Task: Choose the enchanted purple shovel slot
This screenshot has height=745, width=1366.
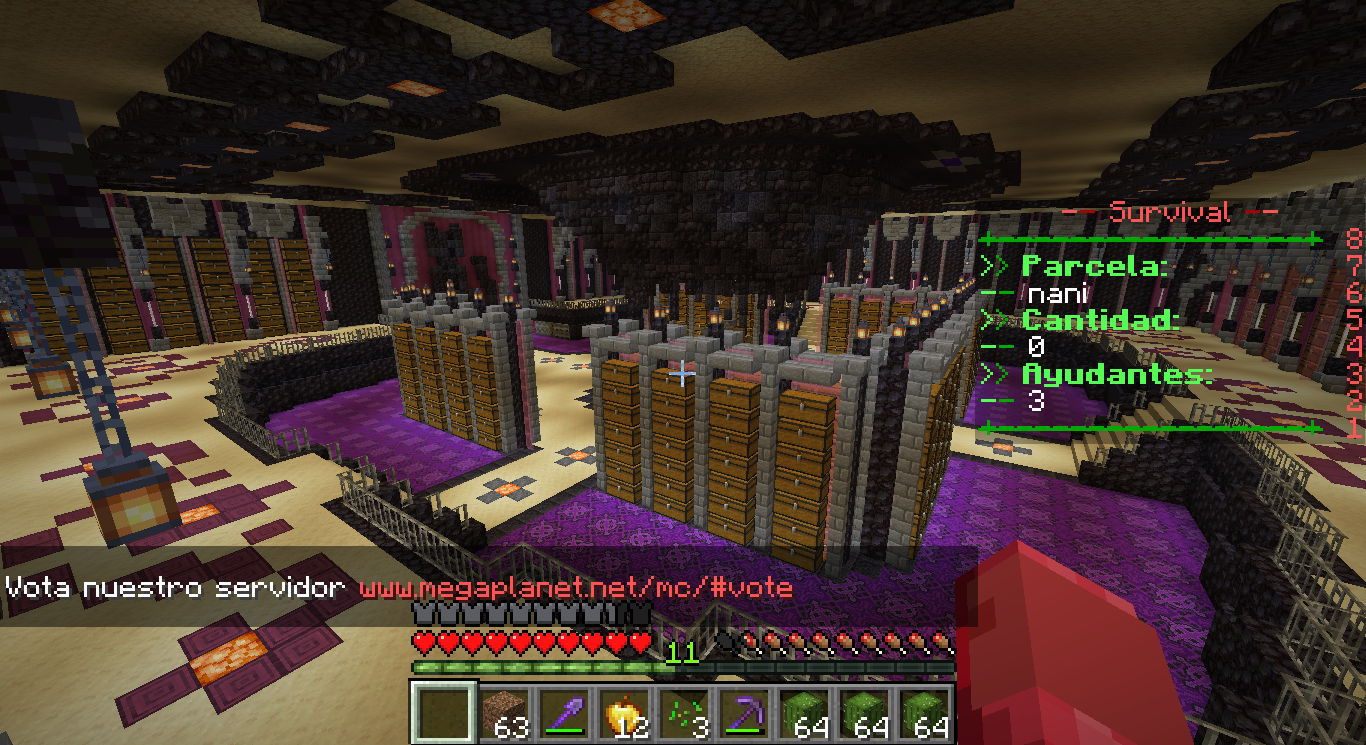Action: [x=564, y=713]
